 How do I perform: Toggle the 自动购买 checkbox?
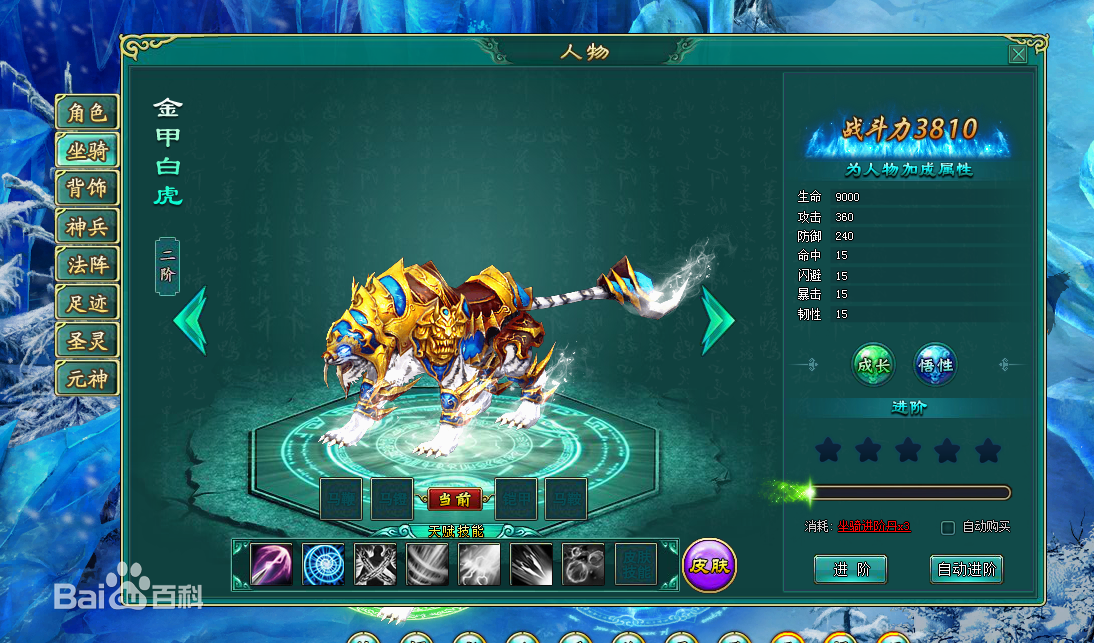click(x=948, y=527)
